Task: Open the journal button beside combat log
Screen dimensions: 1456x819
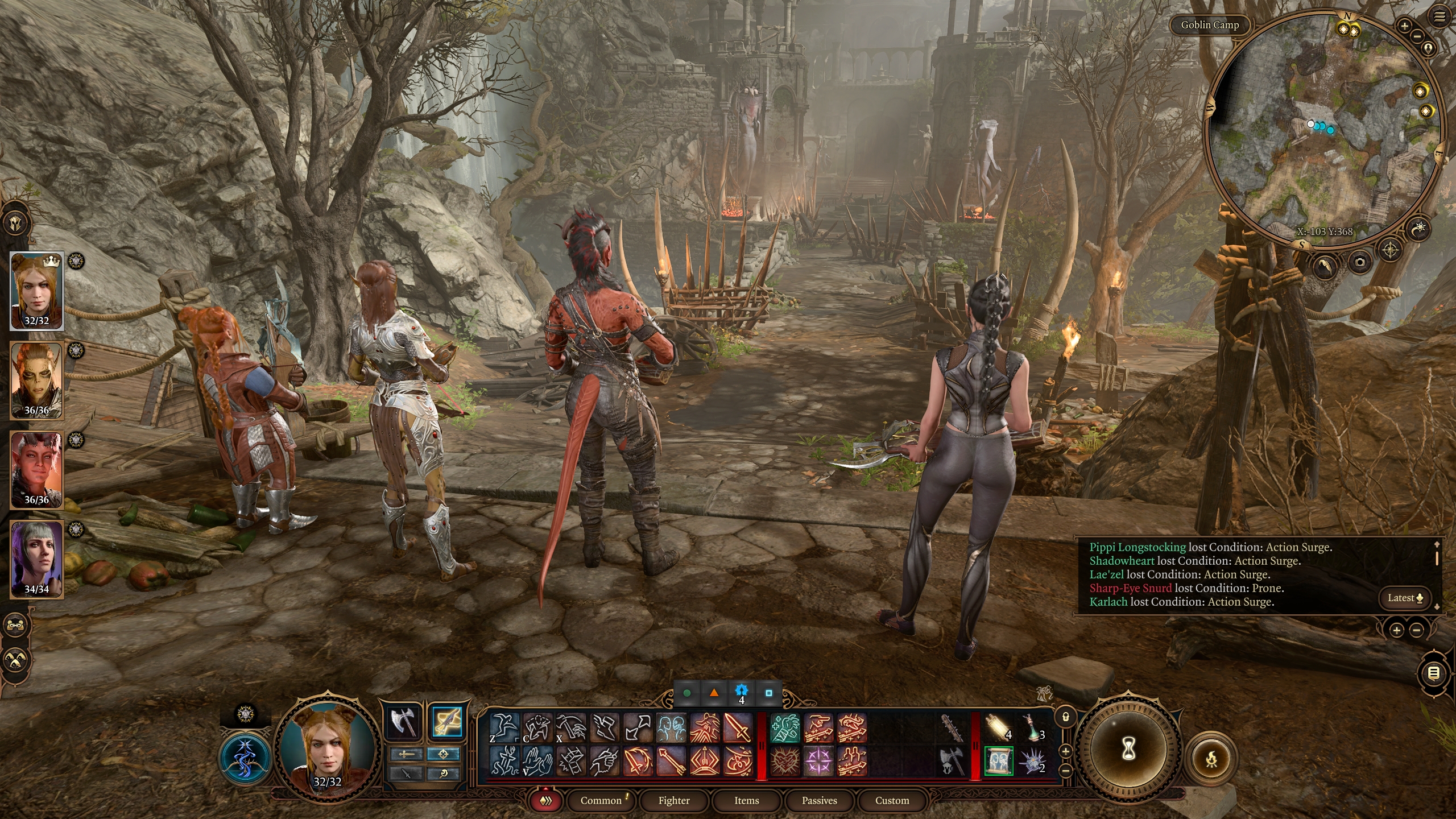Action: [1434, 674]
